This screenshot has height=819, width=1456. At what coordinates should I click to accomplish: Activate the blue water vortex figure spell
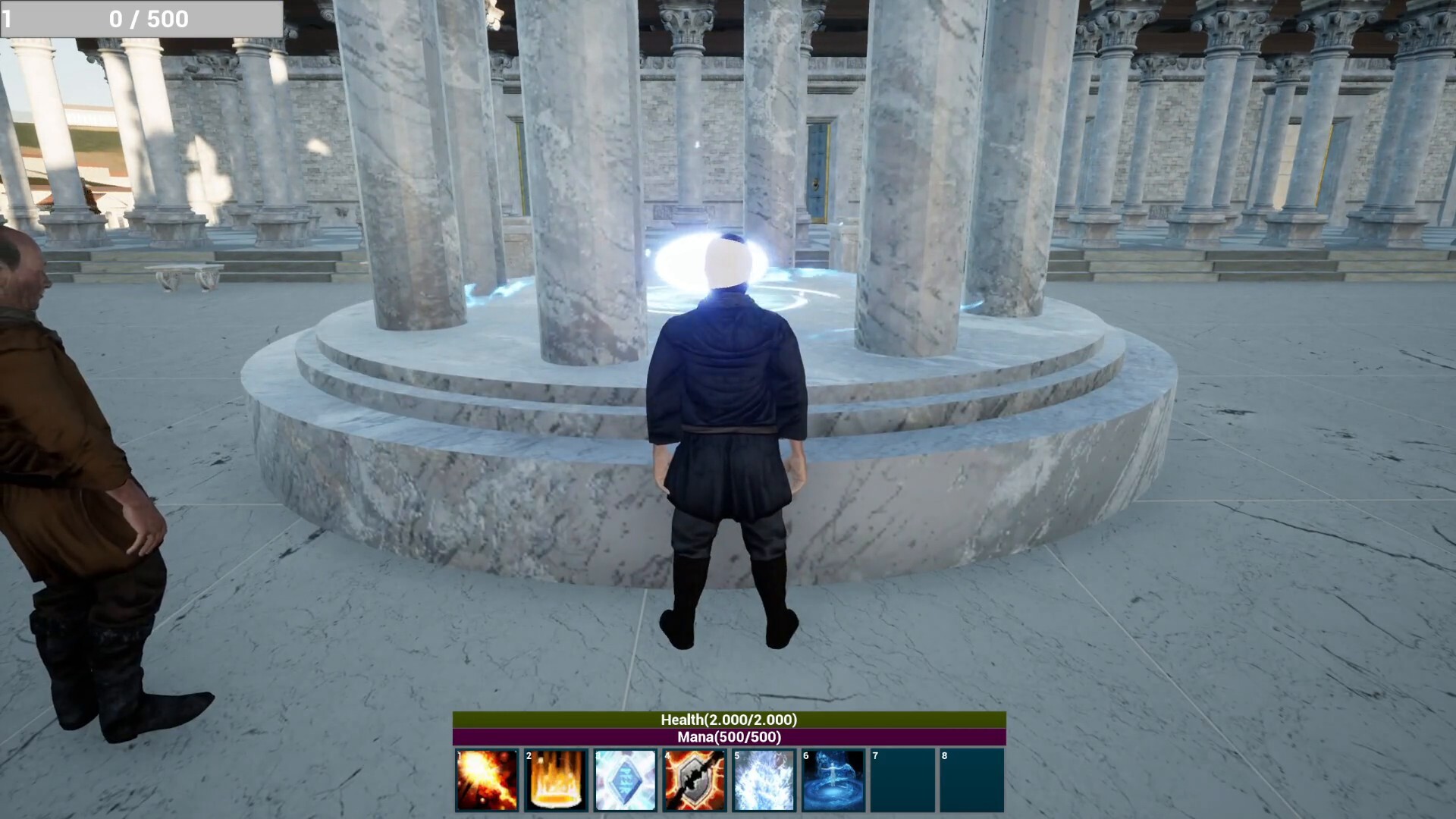[x=833, y=780]
